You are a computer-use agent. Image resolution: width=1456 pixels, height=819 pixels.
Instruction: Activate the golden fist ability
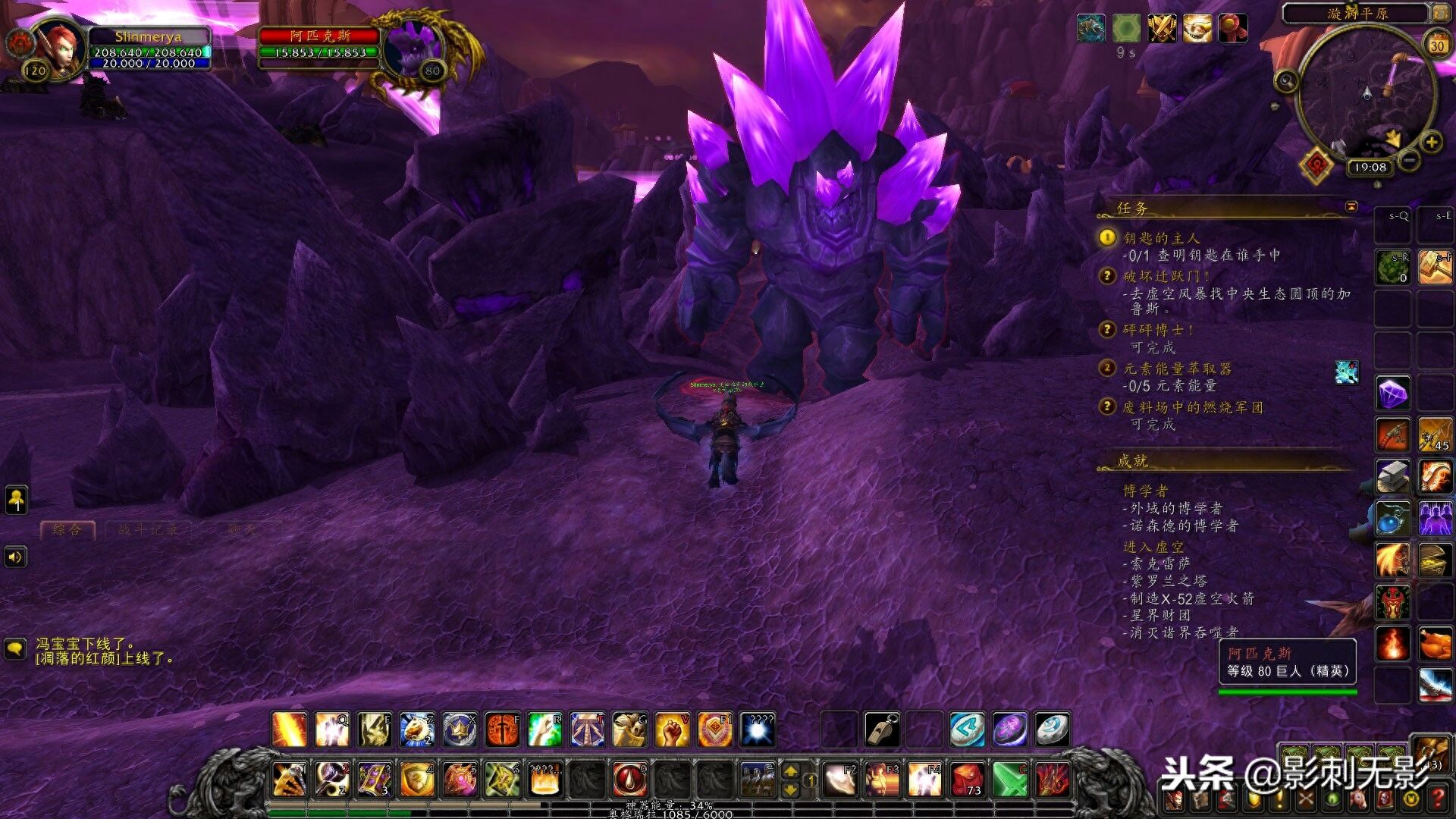(672, 730)
